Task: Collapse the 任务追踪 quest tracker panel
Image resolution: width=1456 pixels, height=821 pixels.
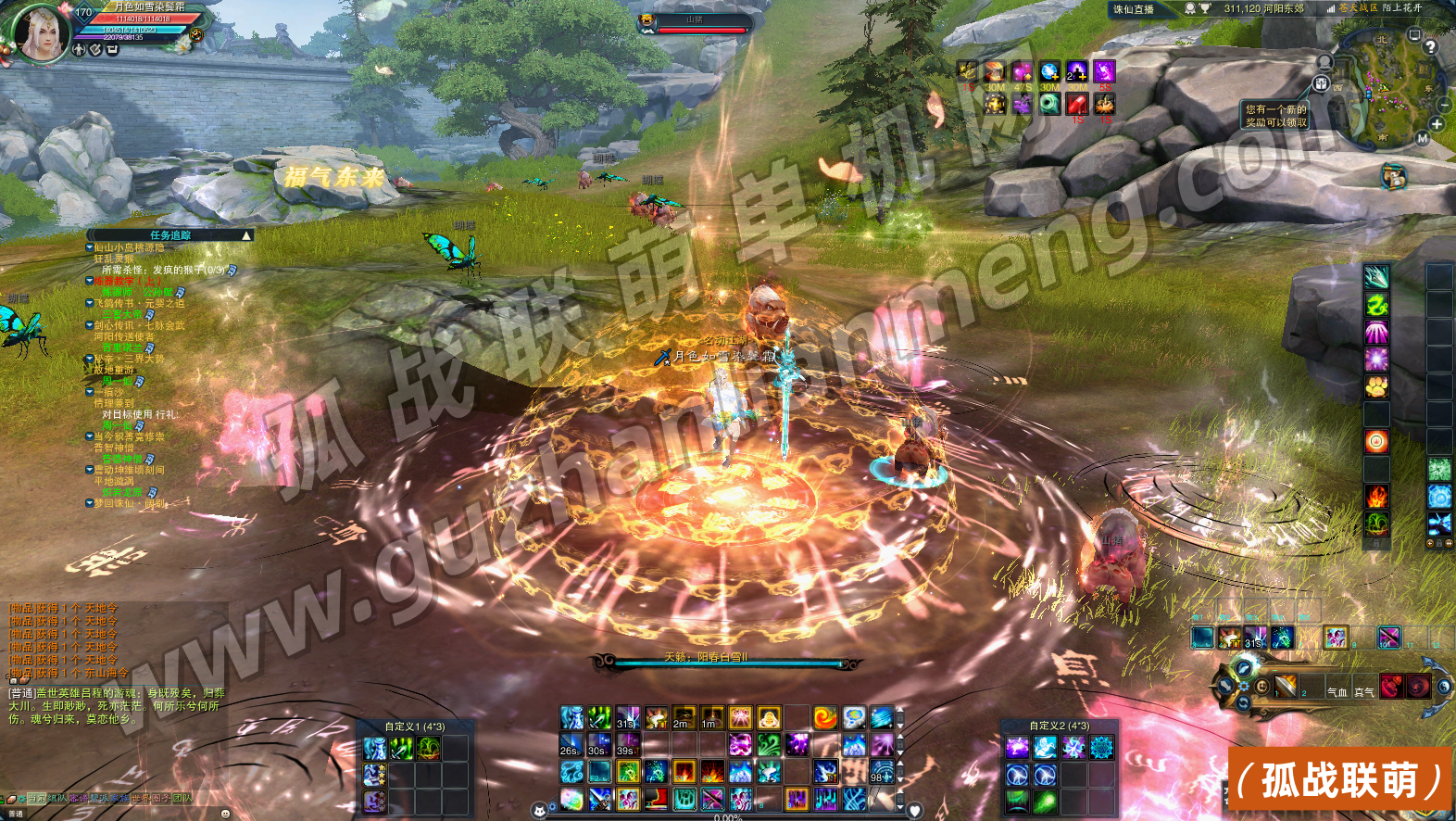Action: click(246, 235)
